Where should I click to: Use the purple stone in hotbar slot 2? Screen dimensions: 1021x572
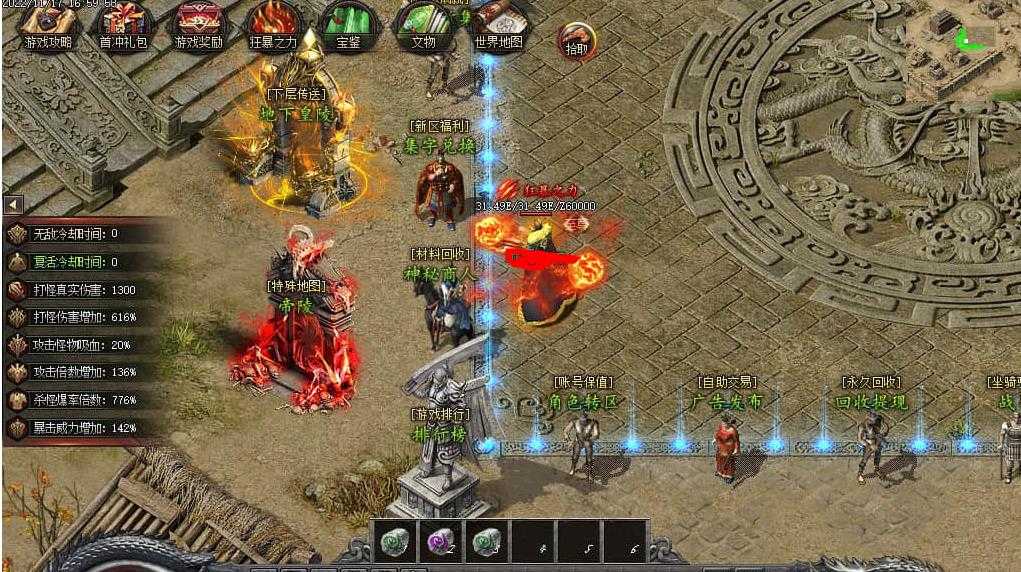440,541
